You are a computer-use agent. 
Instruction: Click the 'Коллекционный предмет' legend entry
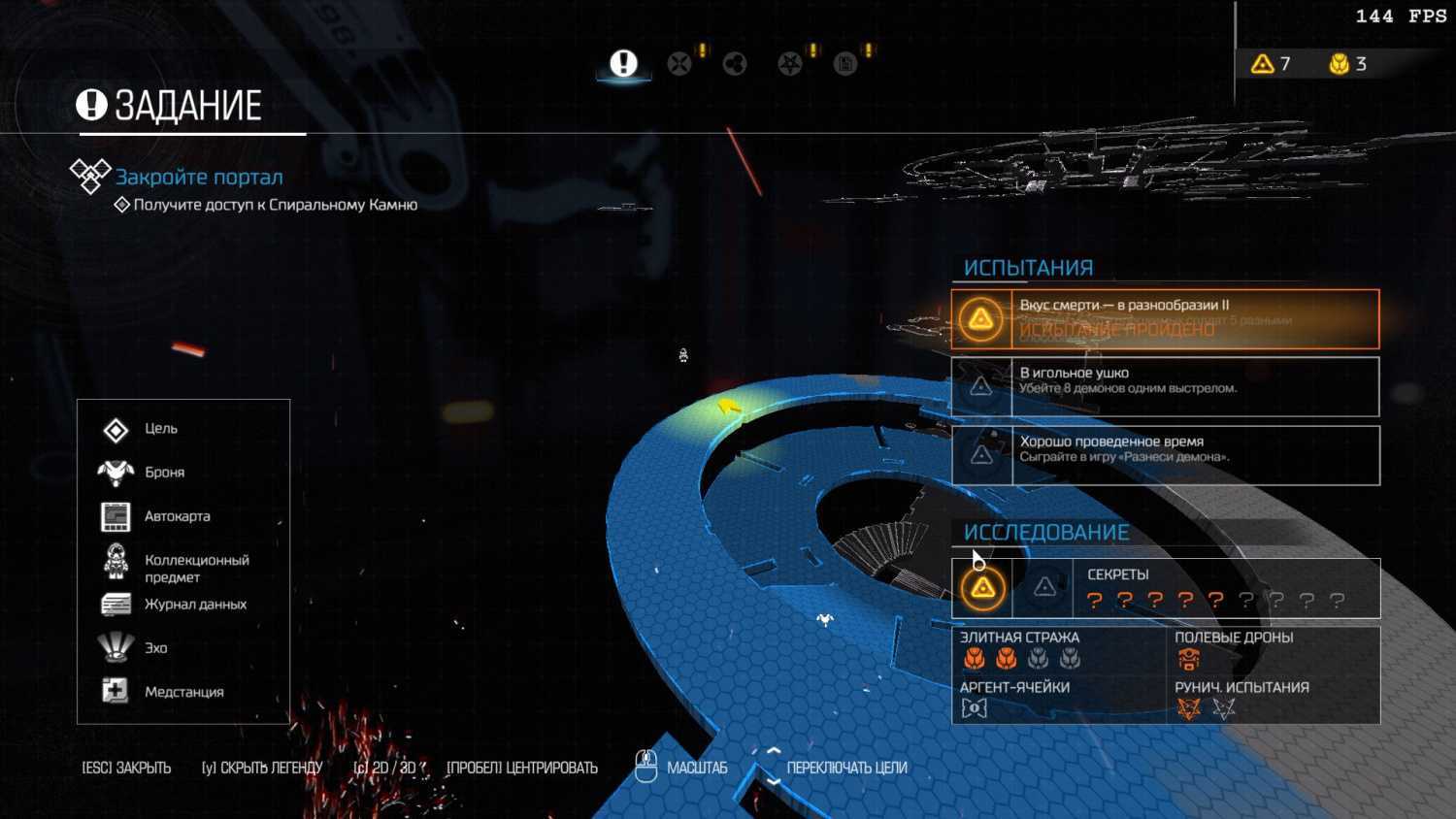pos(196,568)
